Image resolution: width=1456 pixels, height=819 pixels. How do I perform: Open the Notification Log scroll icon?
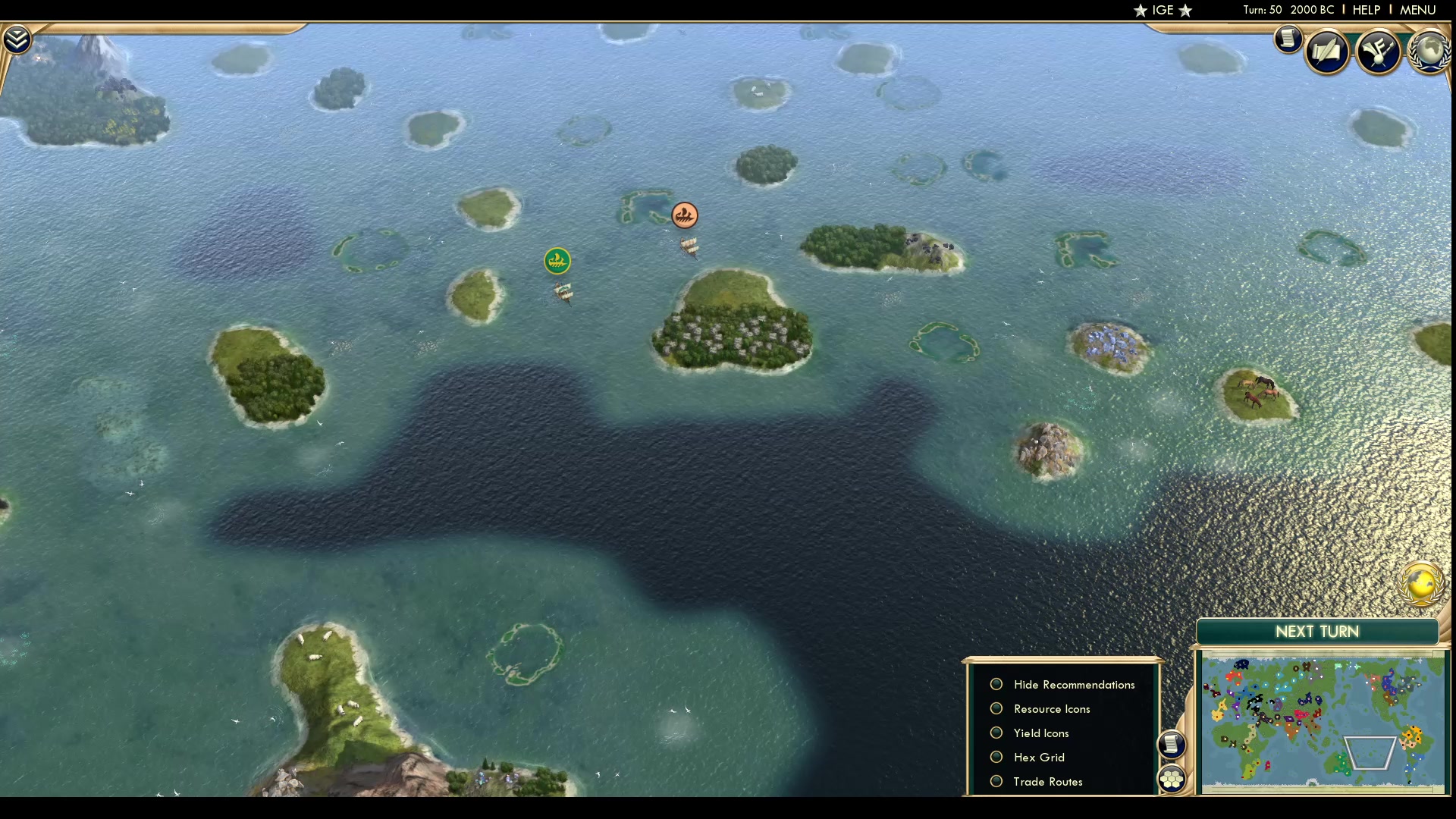coord(1288,39)
